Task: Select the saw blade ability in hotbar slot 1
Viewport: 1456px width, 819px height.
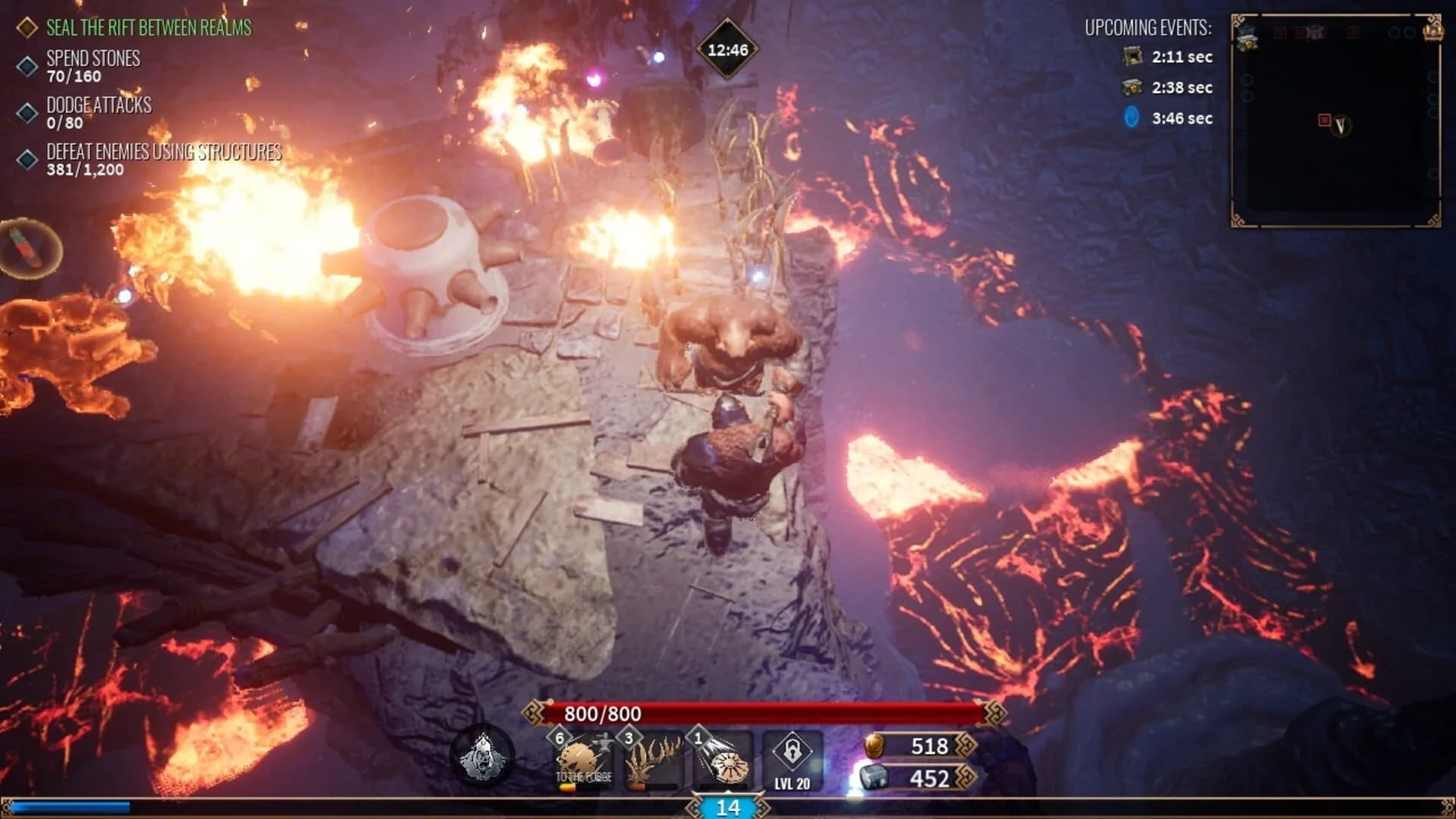Action: click(x=728, y=761)
